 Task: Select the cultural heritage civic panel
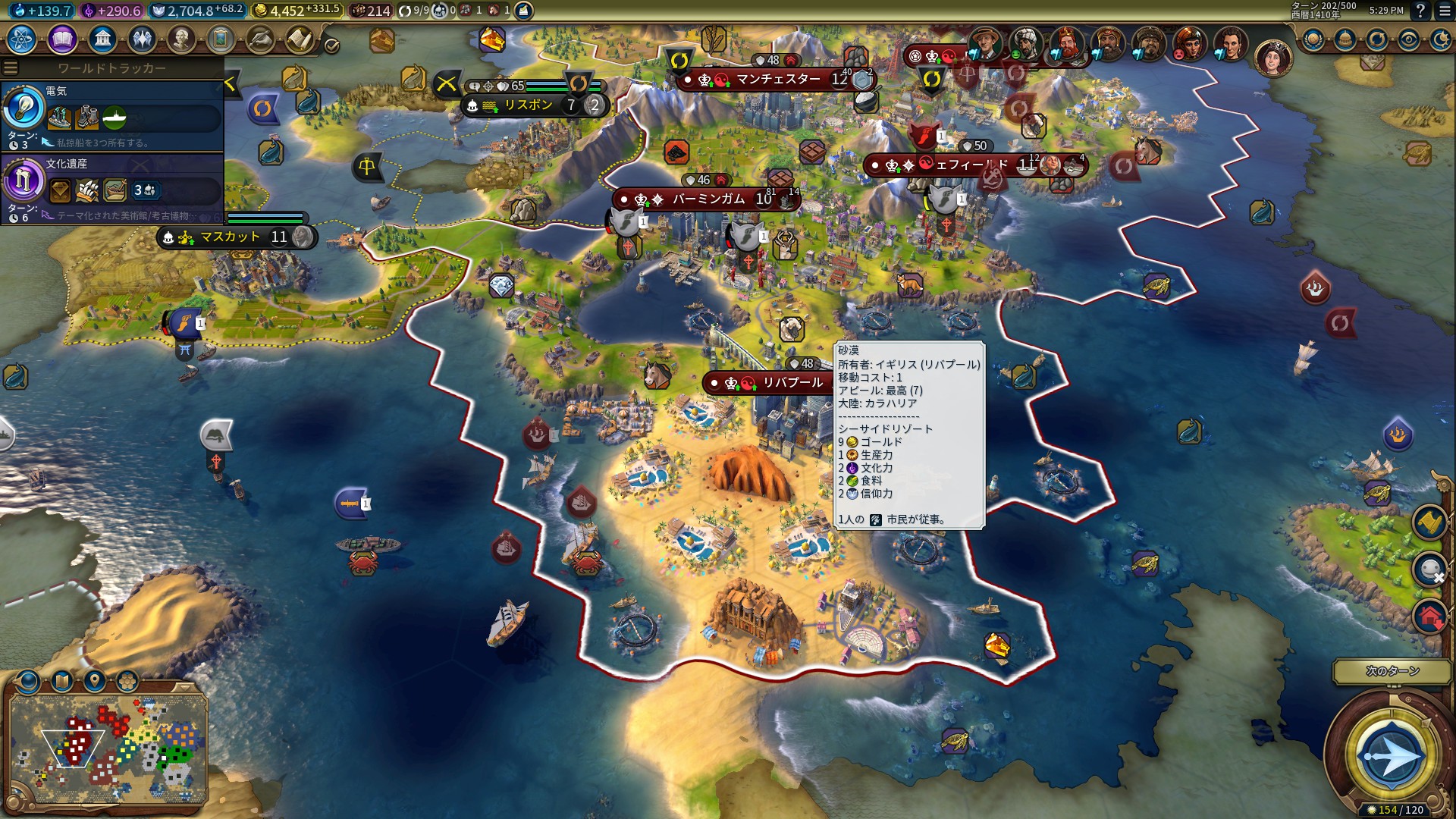coord(112,189)
